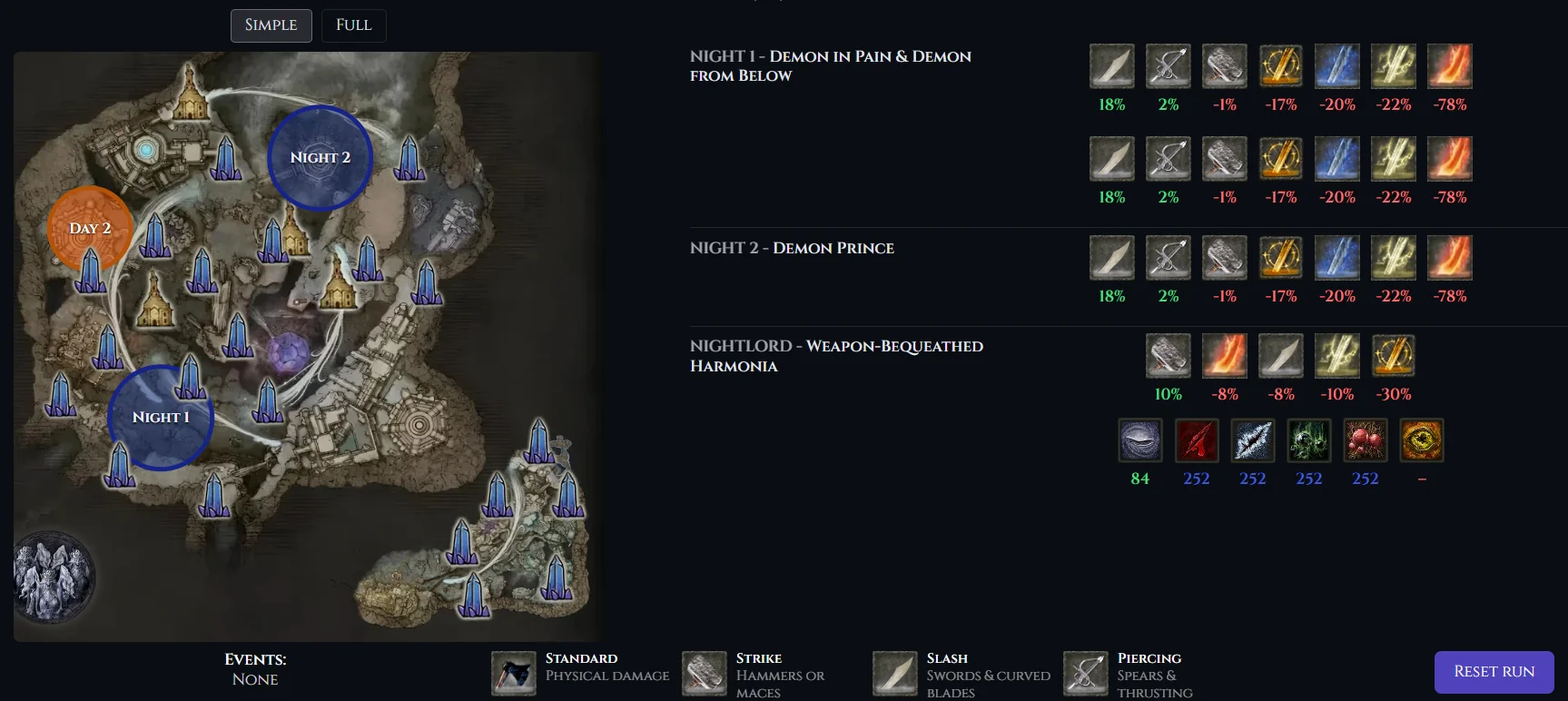The image size is (1568, 701).
Task: Select the Day 2 marker on the map
Action: click(91, 228)
